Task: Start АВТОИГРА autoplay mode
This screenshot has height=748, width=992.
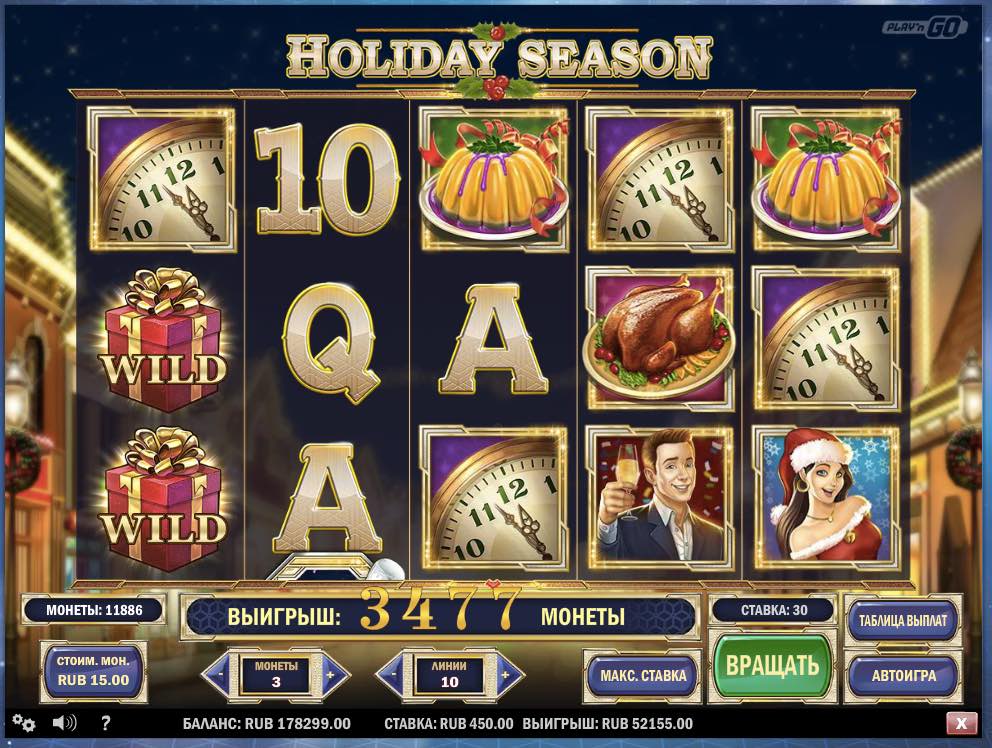Action: click(x=902, y=675)
